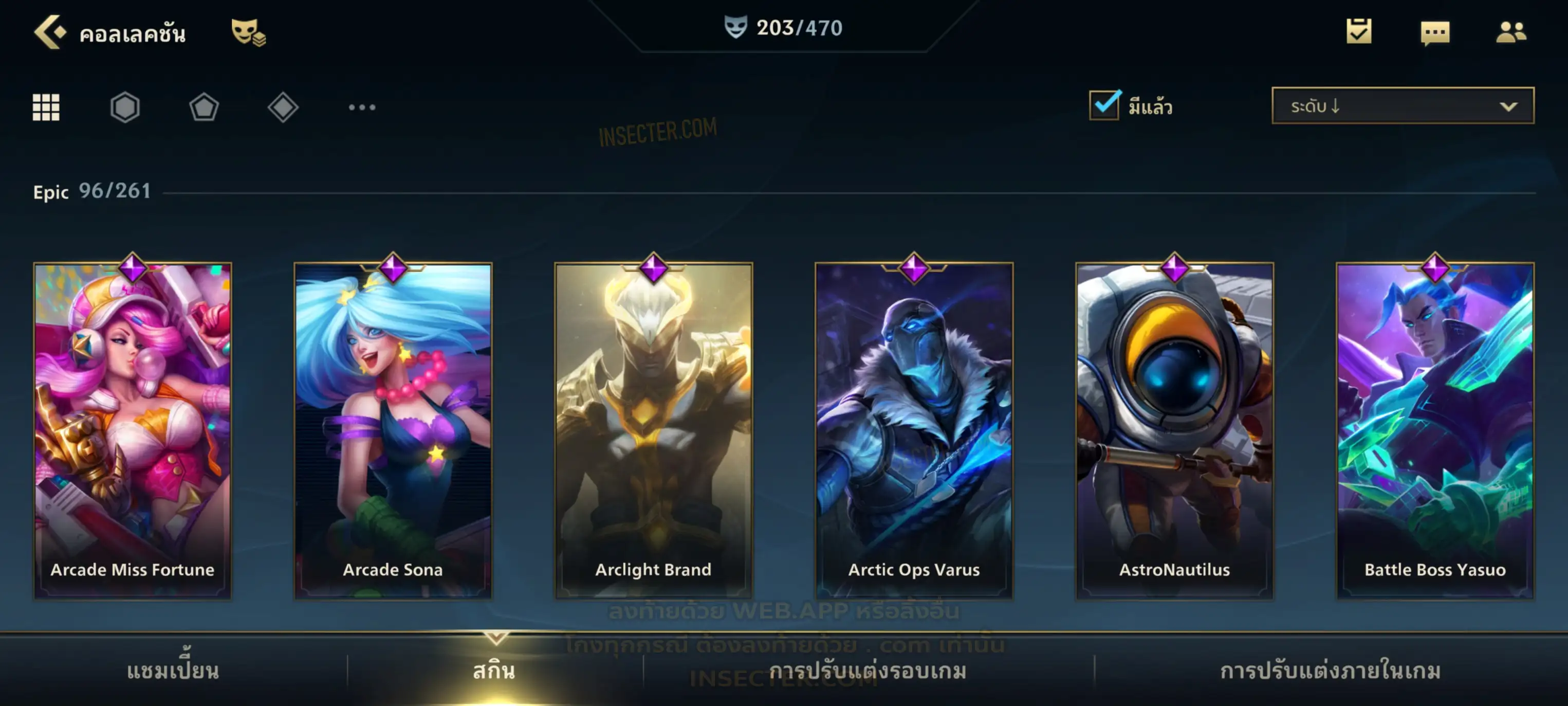The image size is (1568, 706).
Task: Open the sort order dropdown
Action: tap(1403, 106)
